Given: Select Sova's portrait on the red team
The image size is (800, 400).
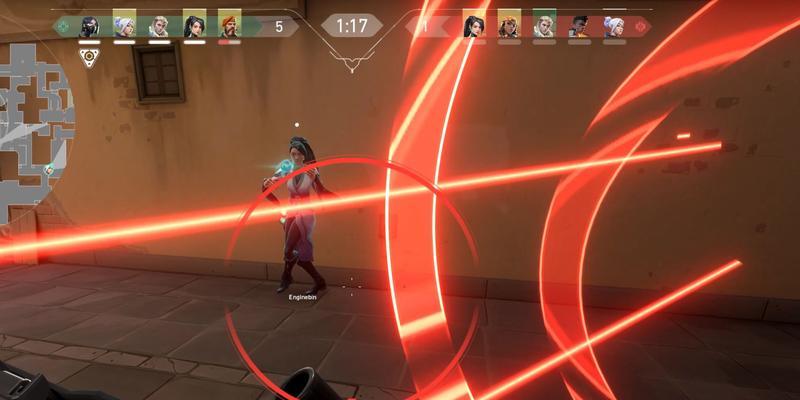Looking at the screenshot, I should [x=544, y=25].
